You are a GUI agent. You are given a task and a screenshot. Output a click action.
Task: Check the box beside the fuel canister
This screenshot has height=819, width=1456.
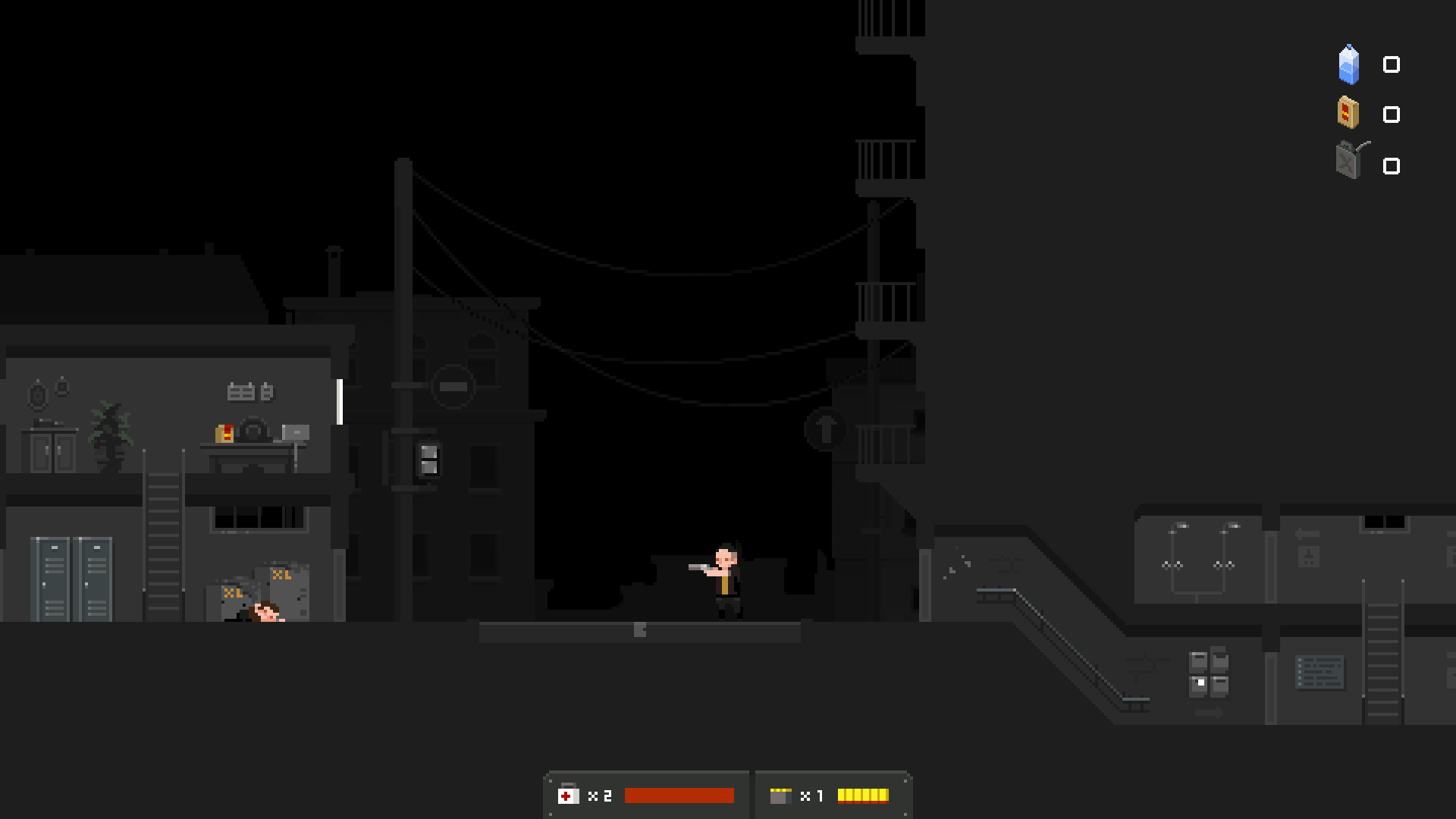[1391, 165]
